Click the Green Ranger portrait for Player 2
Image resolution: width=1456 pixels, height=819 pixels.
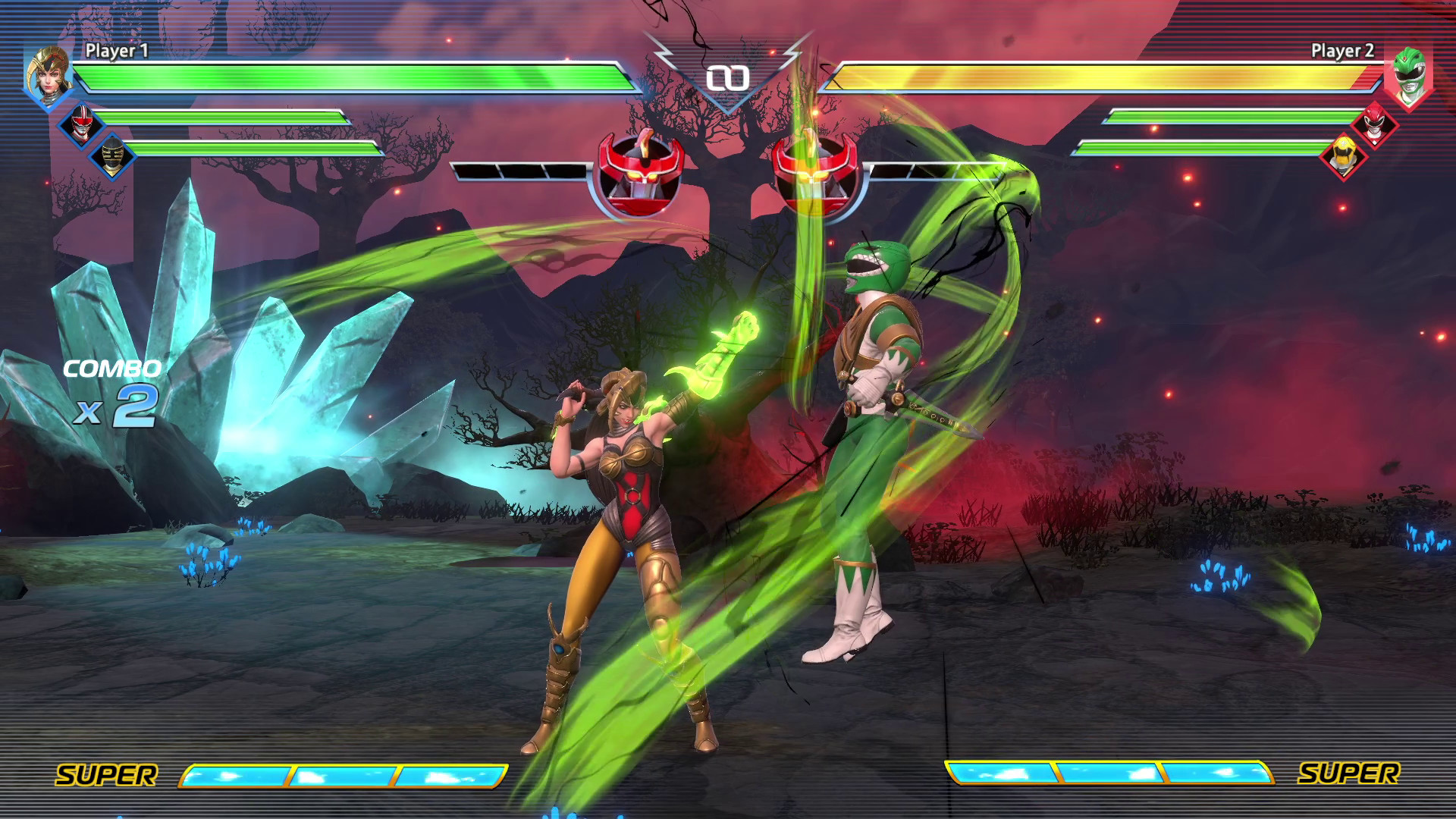1409,79
